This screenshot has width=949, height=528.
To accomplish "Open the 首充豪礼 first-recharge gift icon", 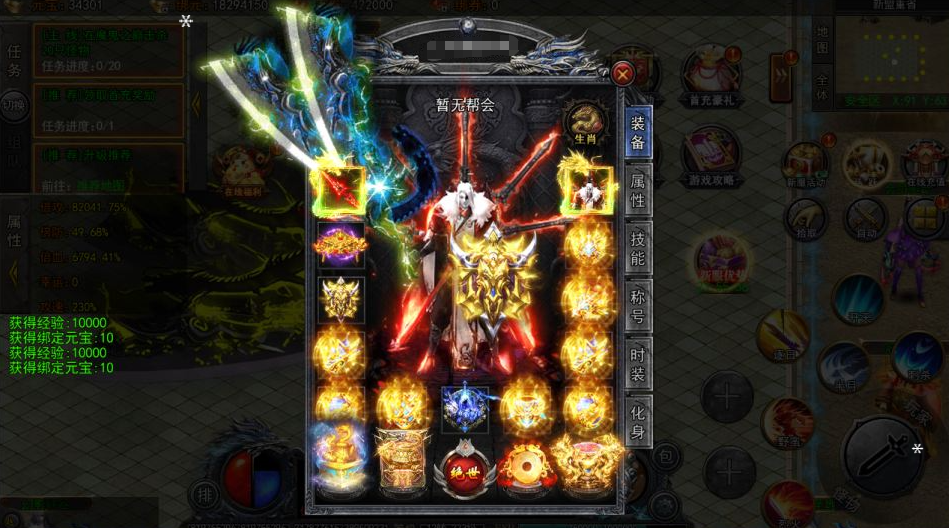I will coord(711,73).
